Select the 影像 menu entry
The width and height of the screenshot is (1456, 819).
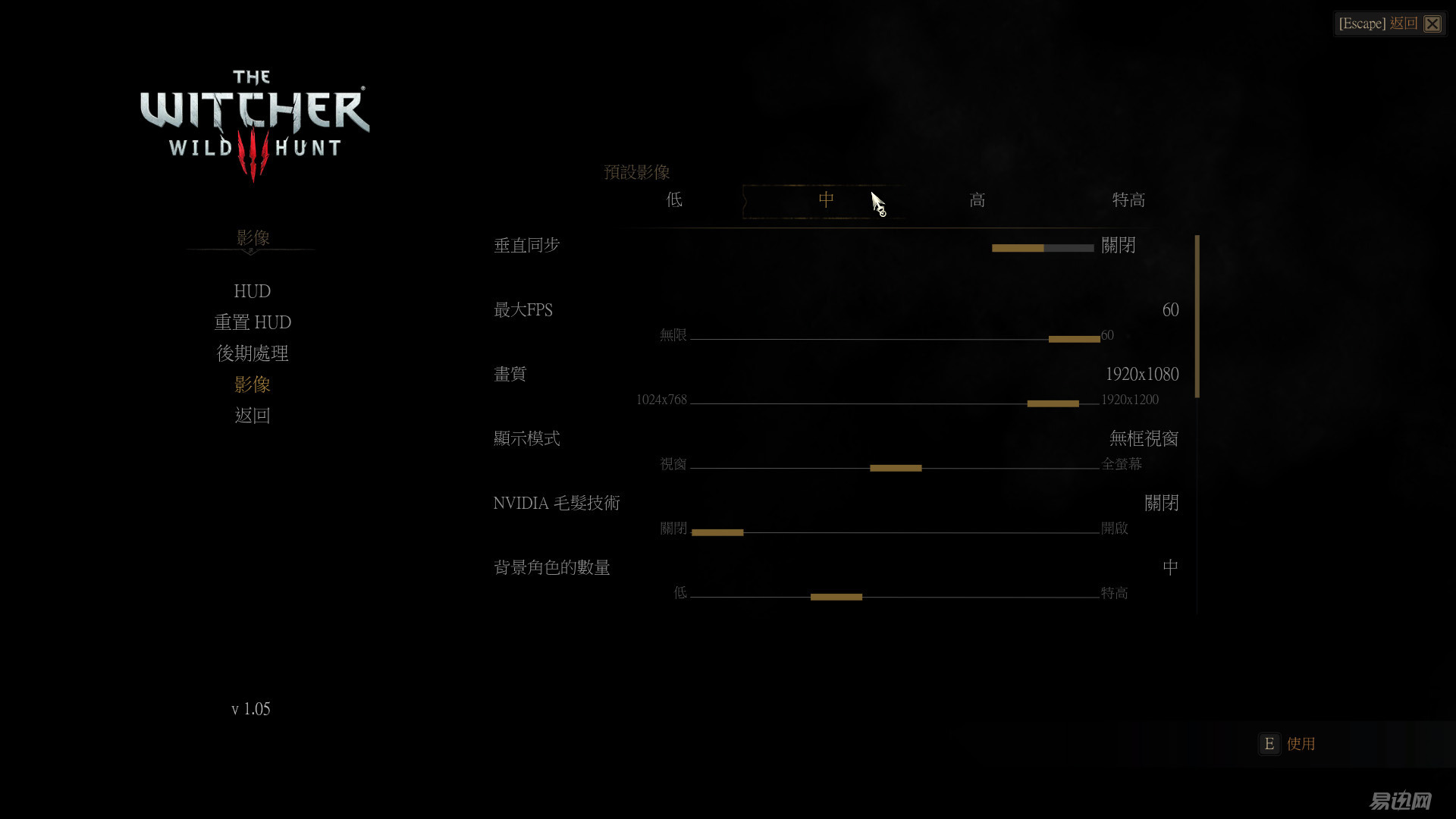pos(253,384)
